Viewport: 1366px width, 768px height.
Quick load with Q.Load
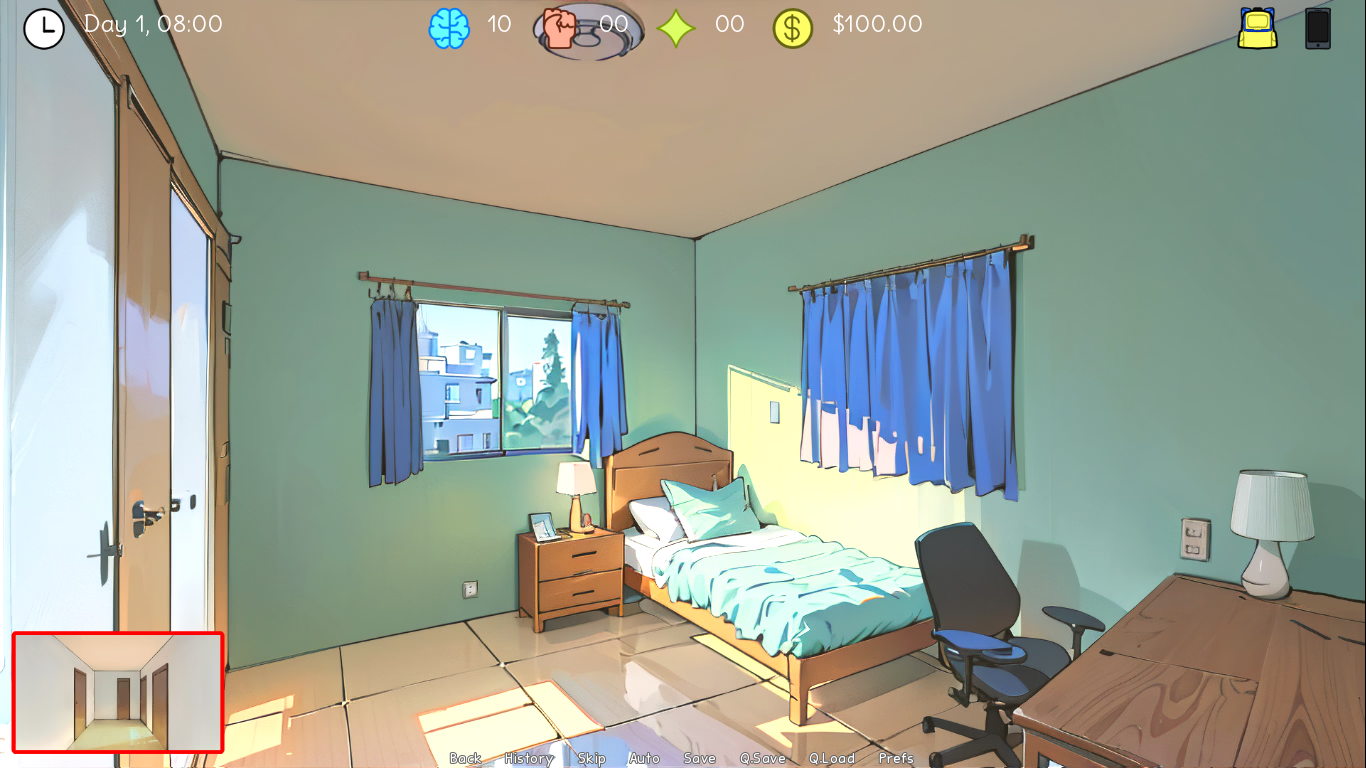[x=832, y=758]
